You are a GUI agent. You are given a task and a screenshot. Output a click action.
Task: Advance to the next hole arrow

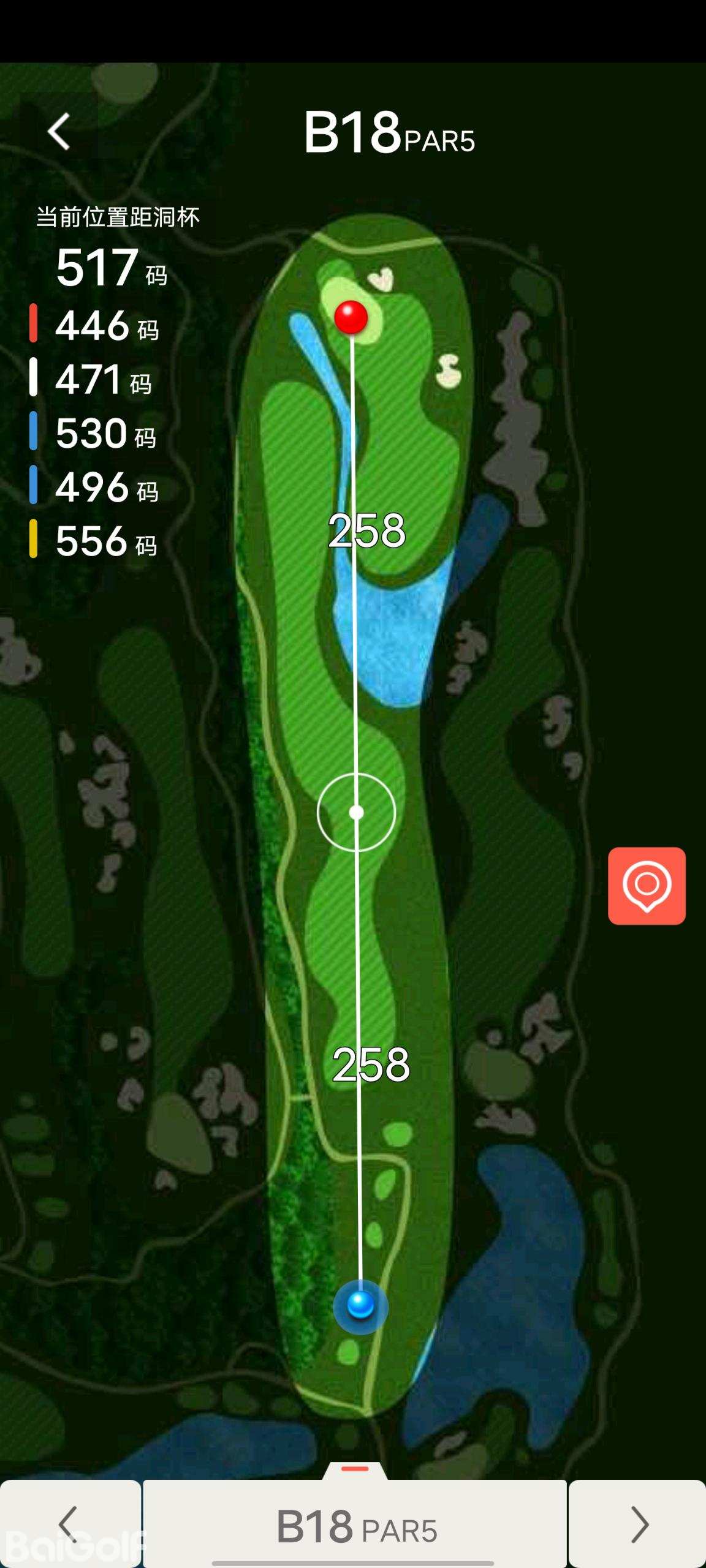(638, 1523)
